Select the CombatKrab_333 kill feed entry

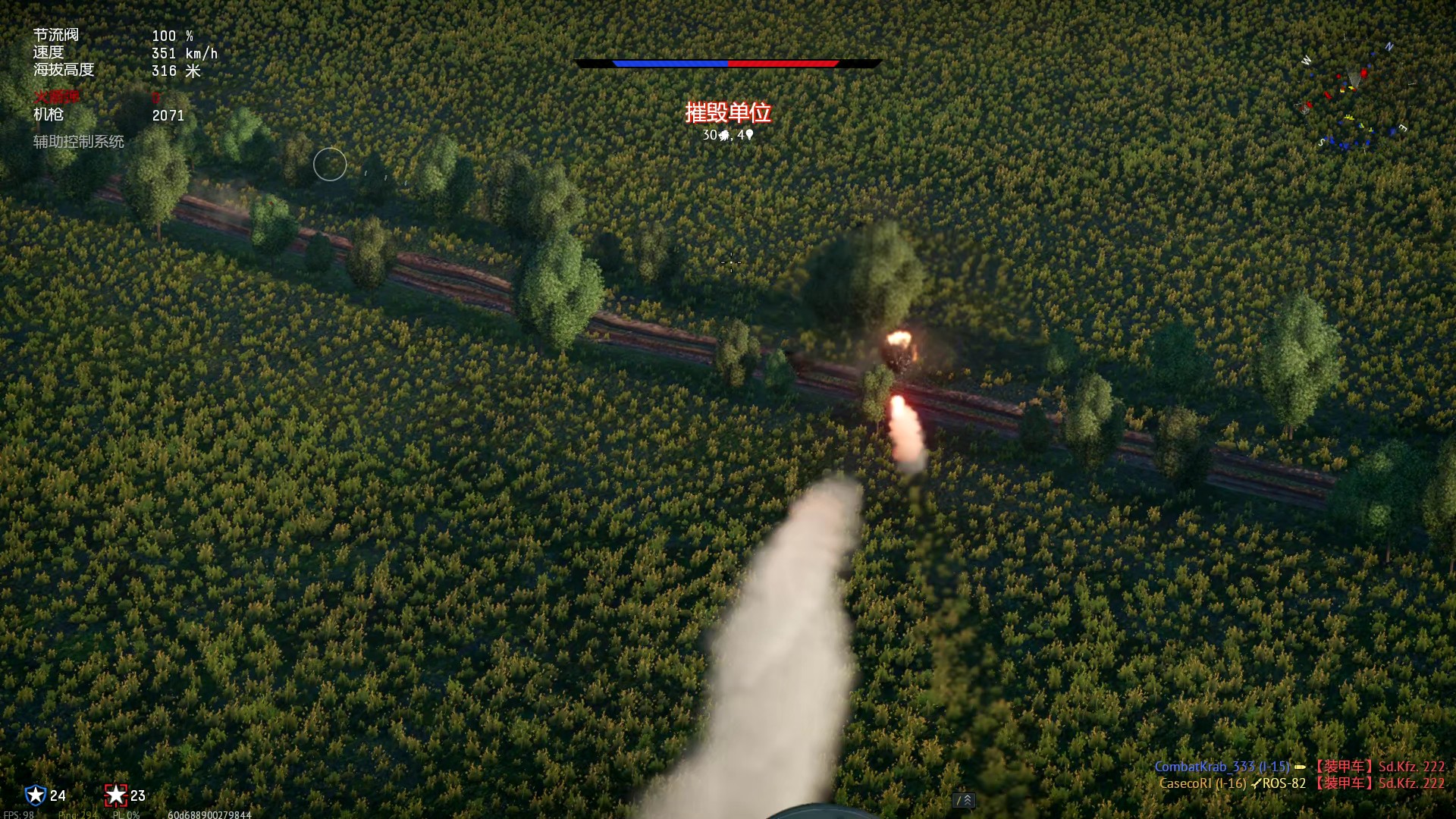1298,767
